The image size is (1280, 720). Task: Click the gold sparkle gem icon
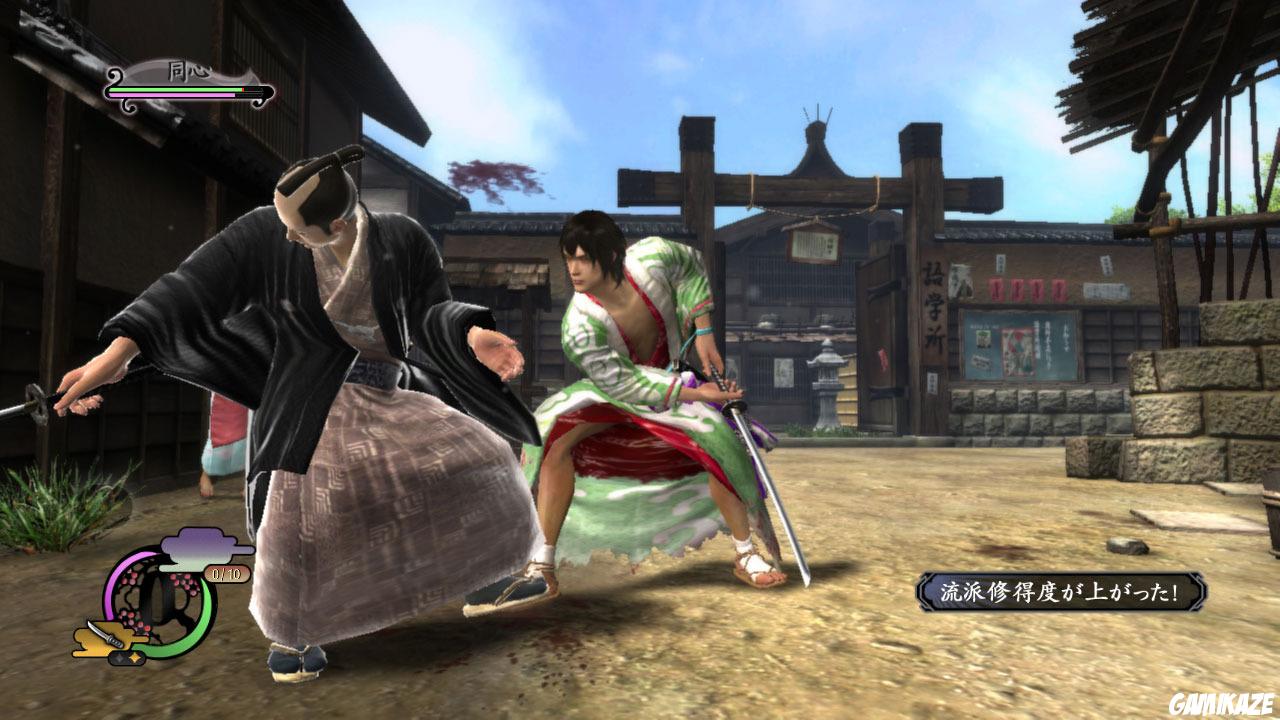coord(136,656)
